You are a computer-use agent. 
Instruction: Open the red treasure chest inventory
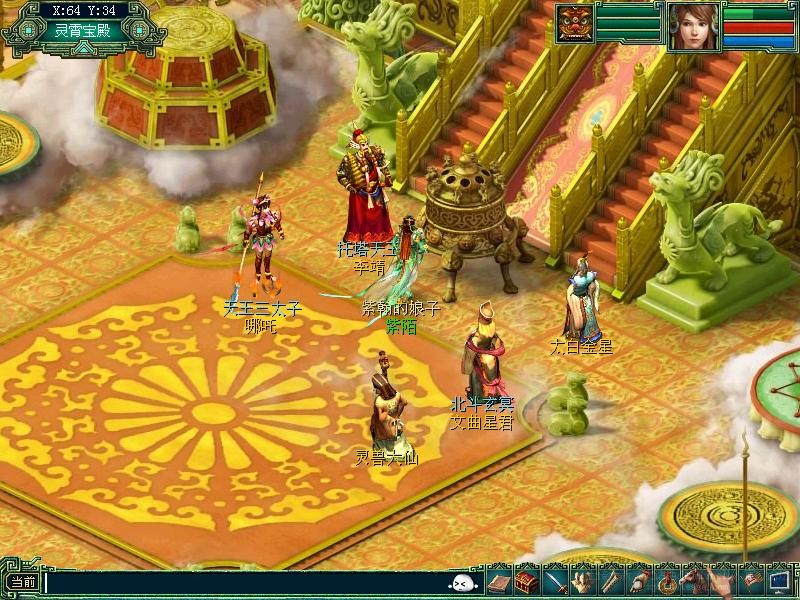coord(526,580)
